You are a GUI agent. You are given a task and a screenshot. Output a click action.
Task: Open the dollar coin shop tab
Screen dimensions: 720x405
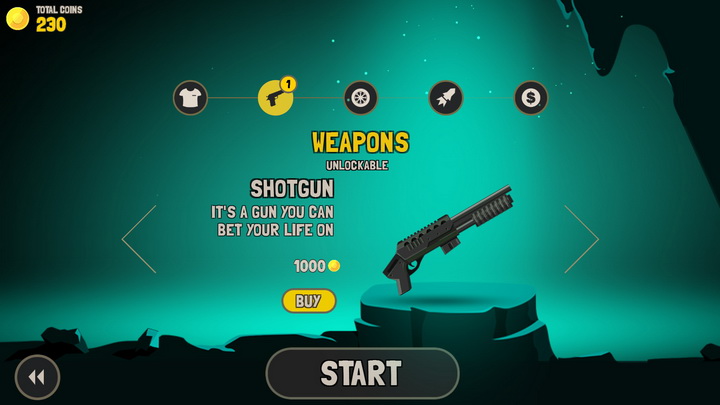(531, 98)
